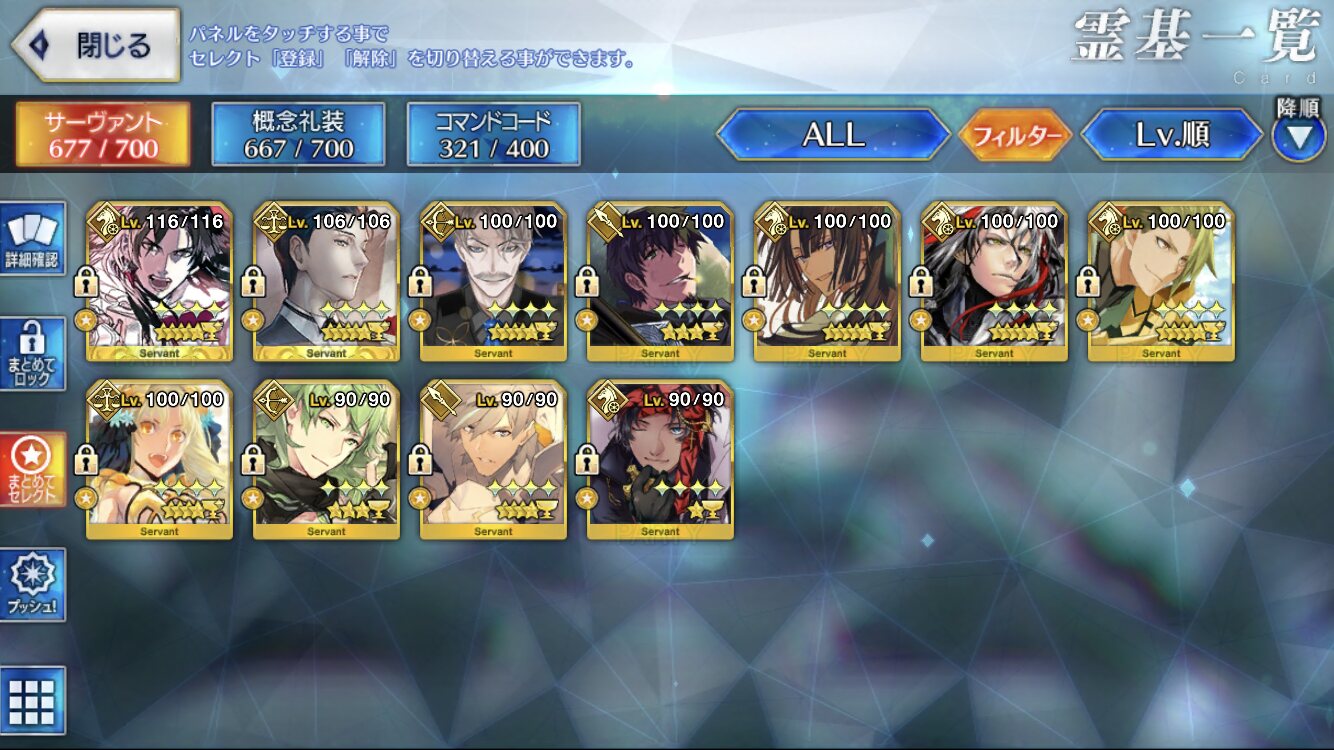Select the green-haired Lv. 90 servant card
The height and width of the screenshot is (750, 1334).
pos(327,460)
